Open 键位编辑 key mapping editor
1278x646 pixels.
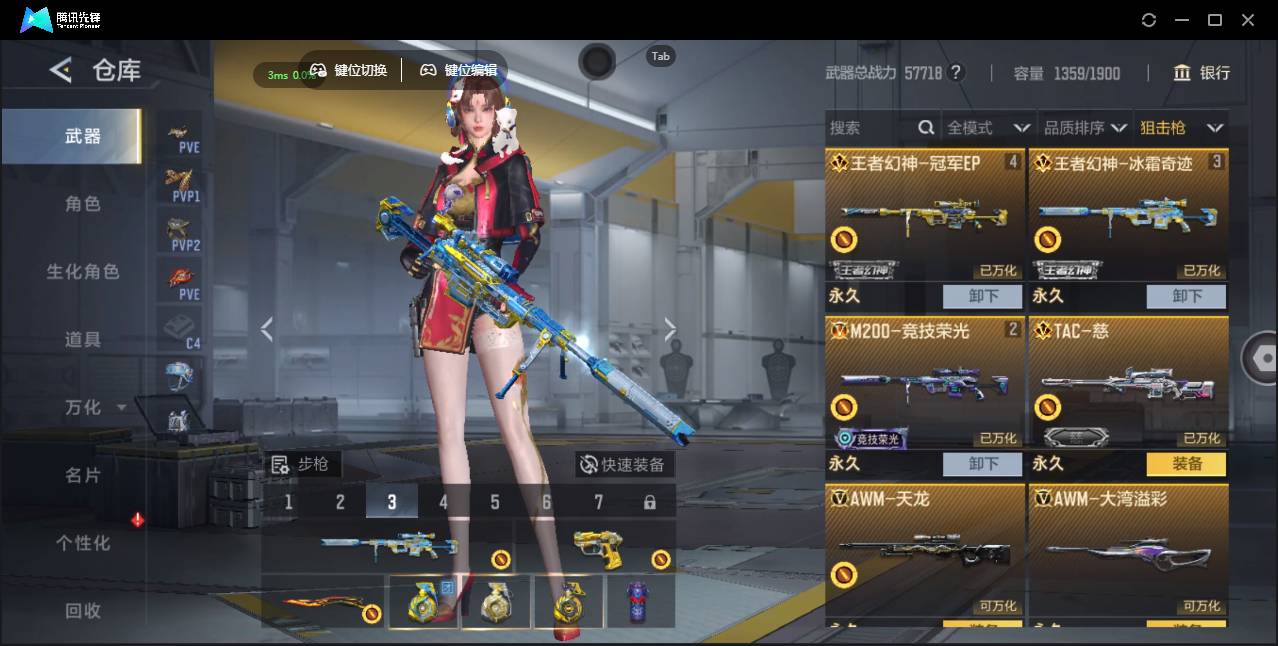(459, 70)
